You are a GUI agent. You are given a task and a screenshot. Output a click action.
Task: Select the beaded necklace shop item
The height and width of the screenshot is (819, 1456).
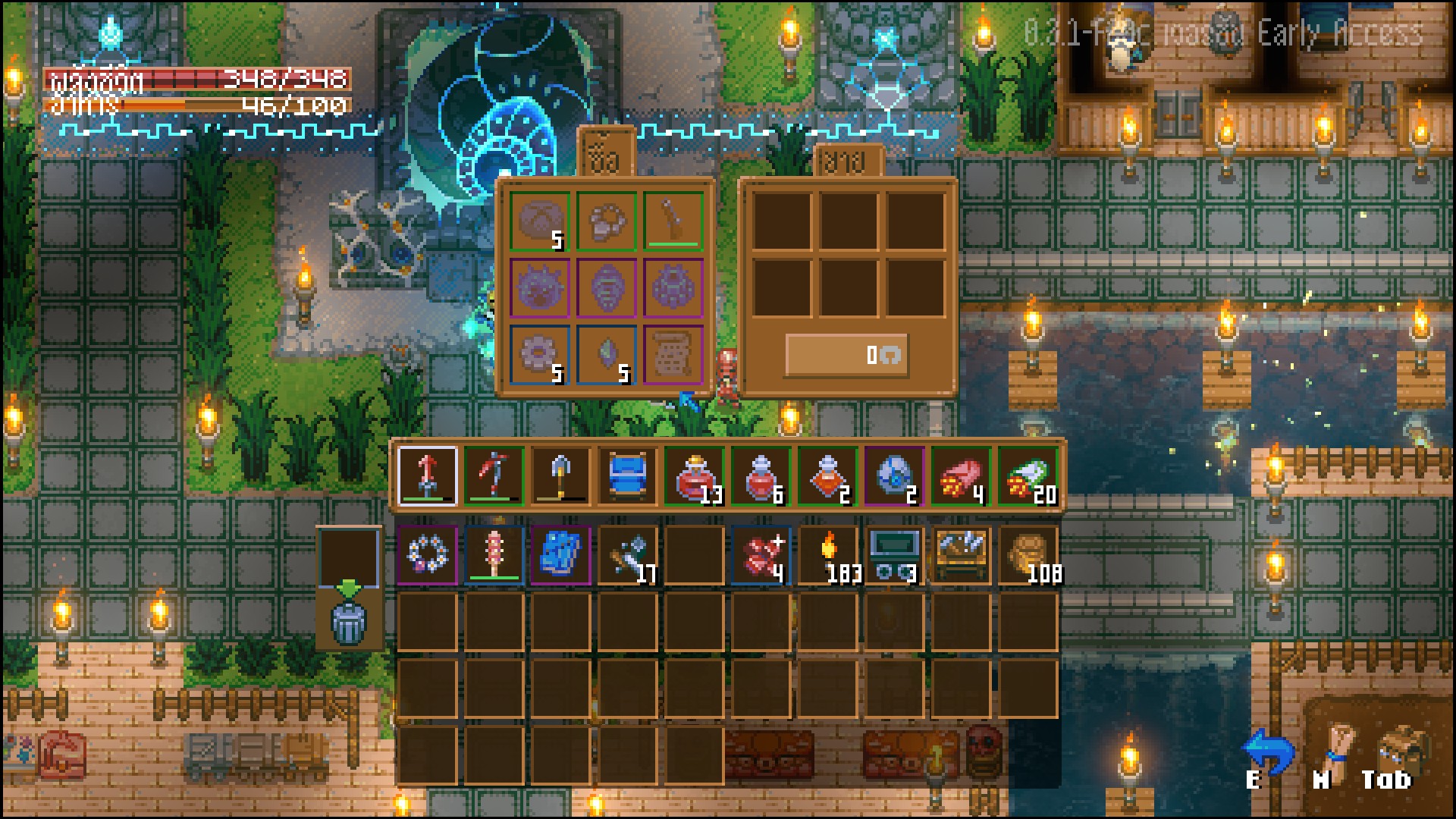click(606, 221)
